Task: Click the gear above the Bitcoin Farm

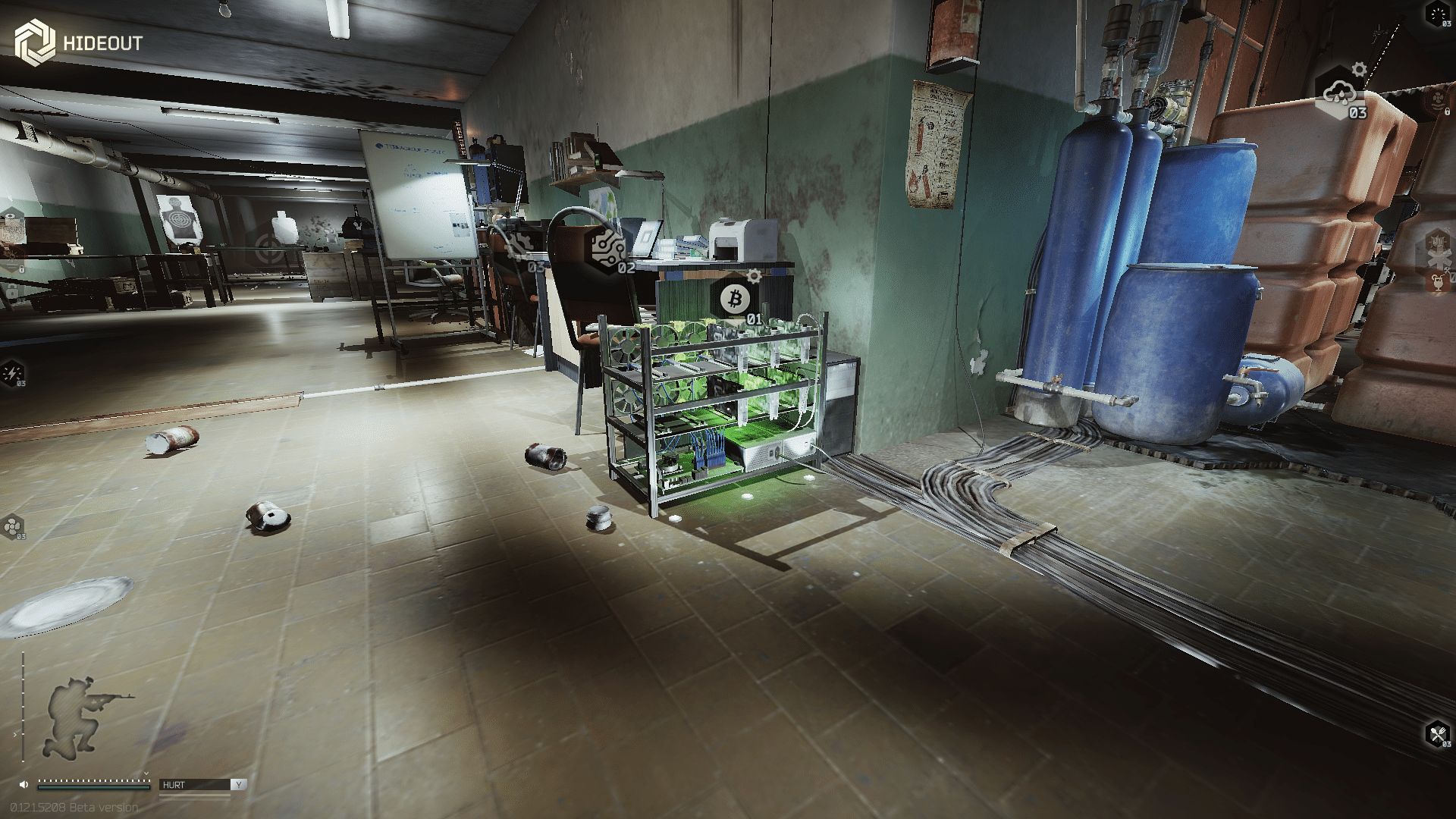Action: point(754,275)
